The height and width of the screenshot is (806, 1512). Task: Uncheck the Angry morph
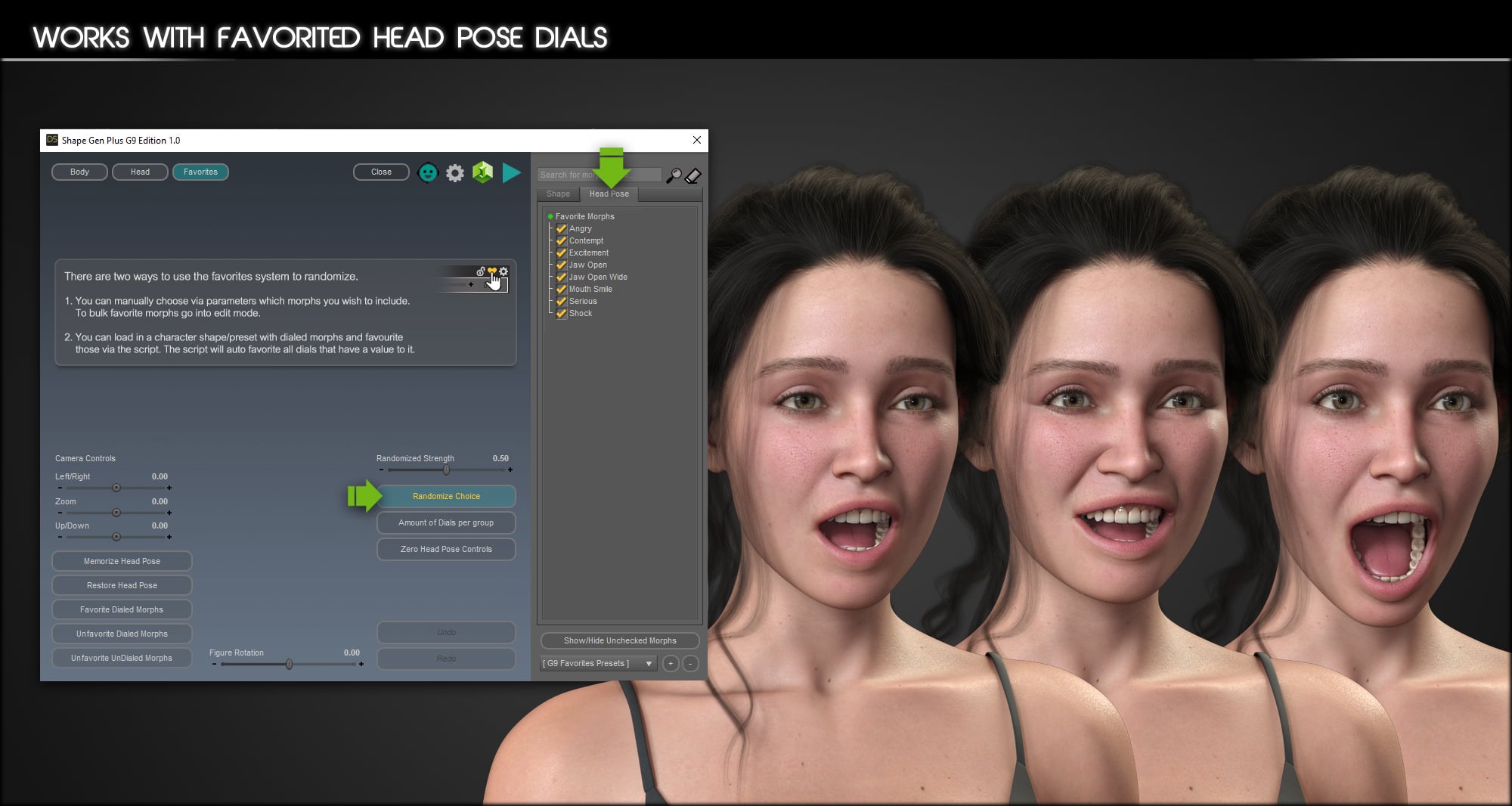(x=561, y=228)
